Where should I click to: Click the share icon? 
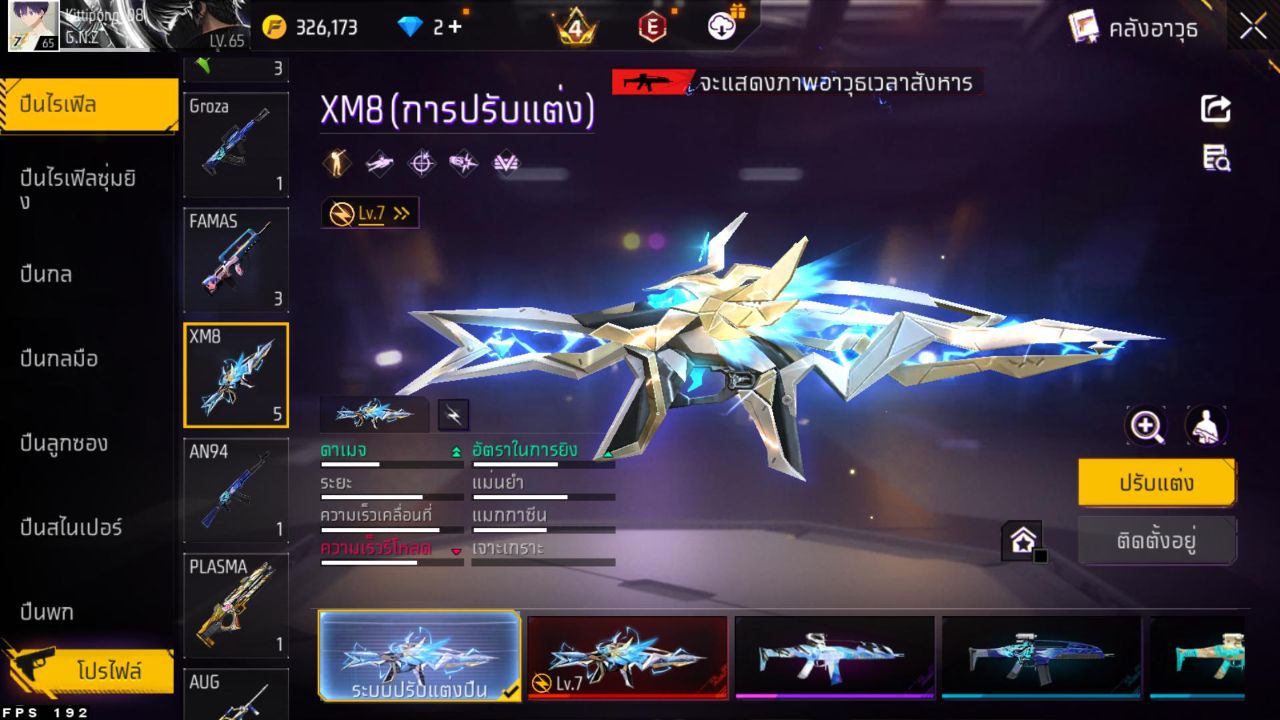click(x=1216, y=108)
